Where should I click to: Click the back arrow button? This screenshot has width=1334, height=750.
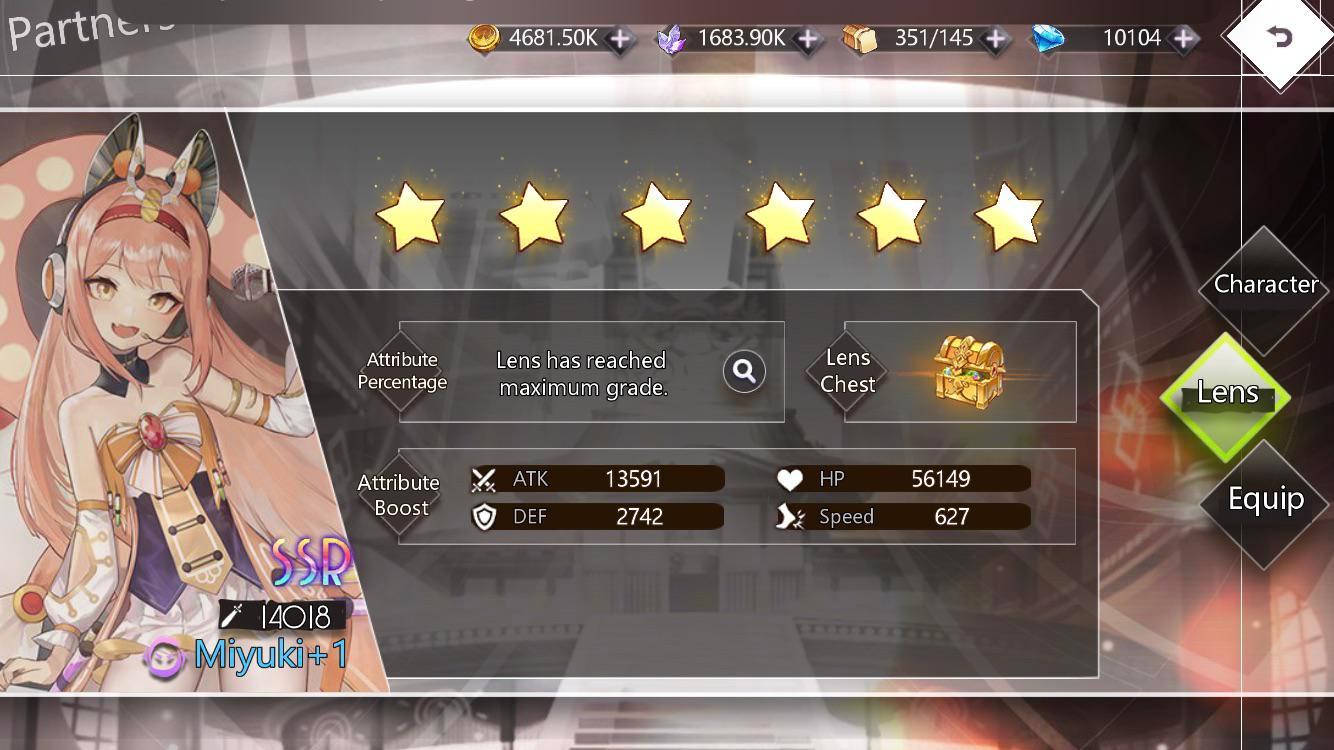[1279, 39]
